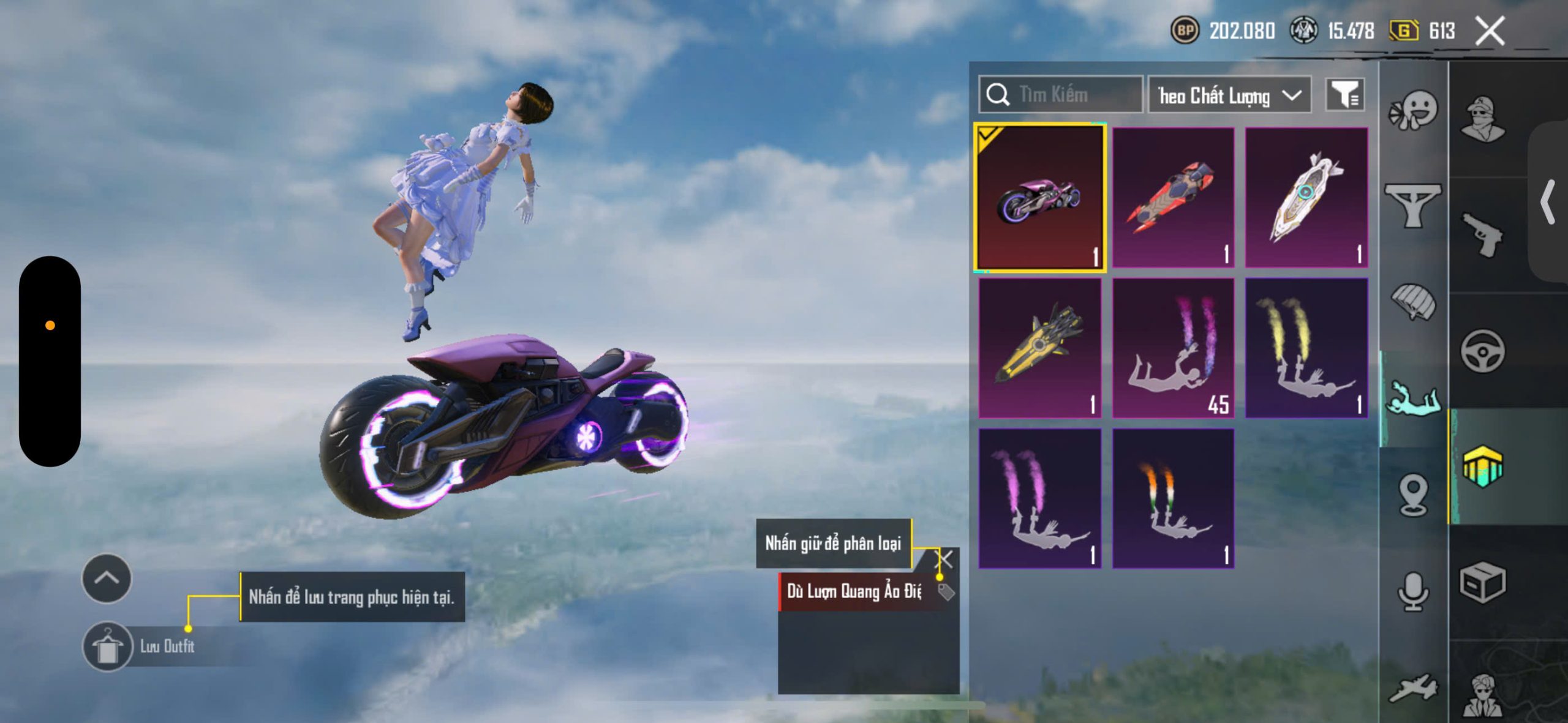
Task: Select the pink-blue smoke trail with 45 count
Action: point(1173,348)
